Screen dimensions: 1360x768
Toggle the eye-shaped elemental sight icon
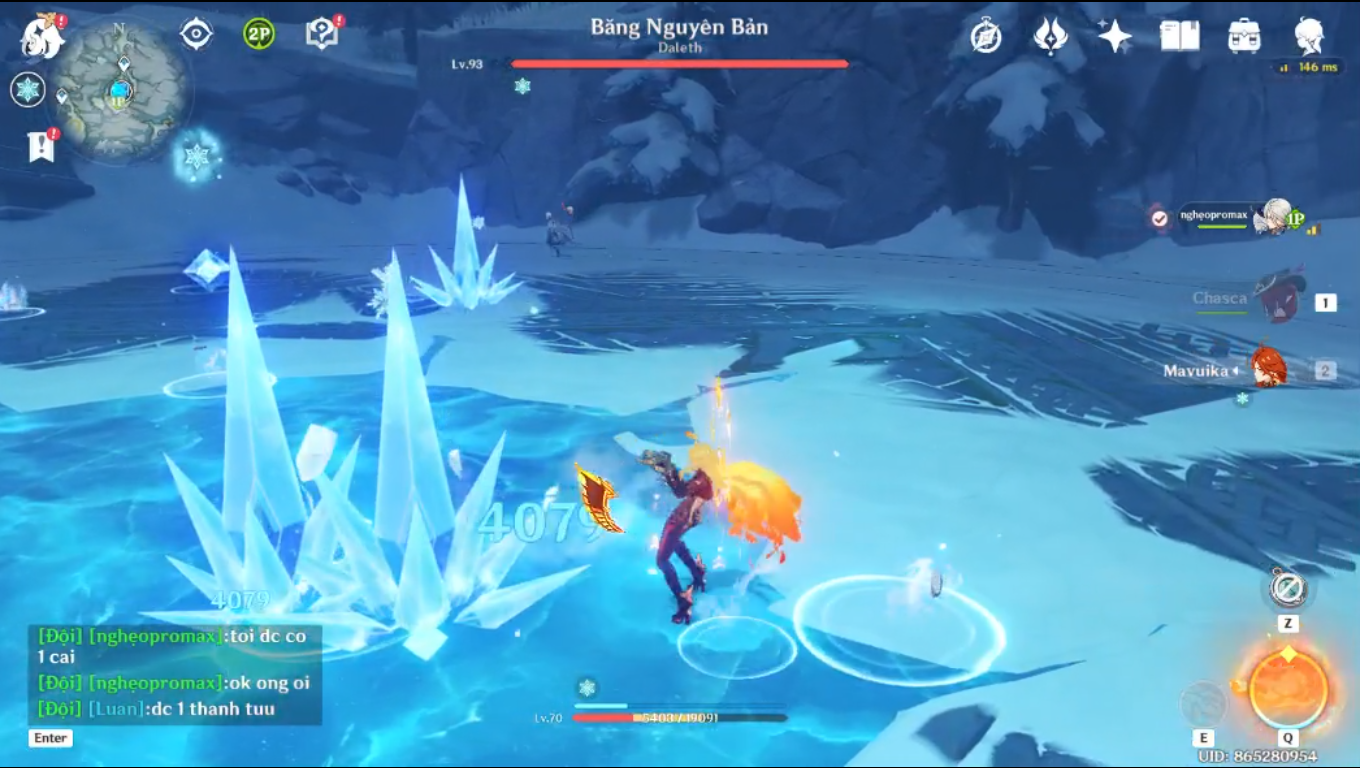point(196,34)
